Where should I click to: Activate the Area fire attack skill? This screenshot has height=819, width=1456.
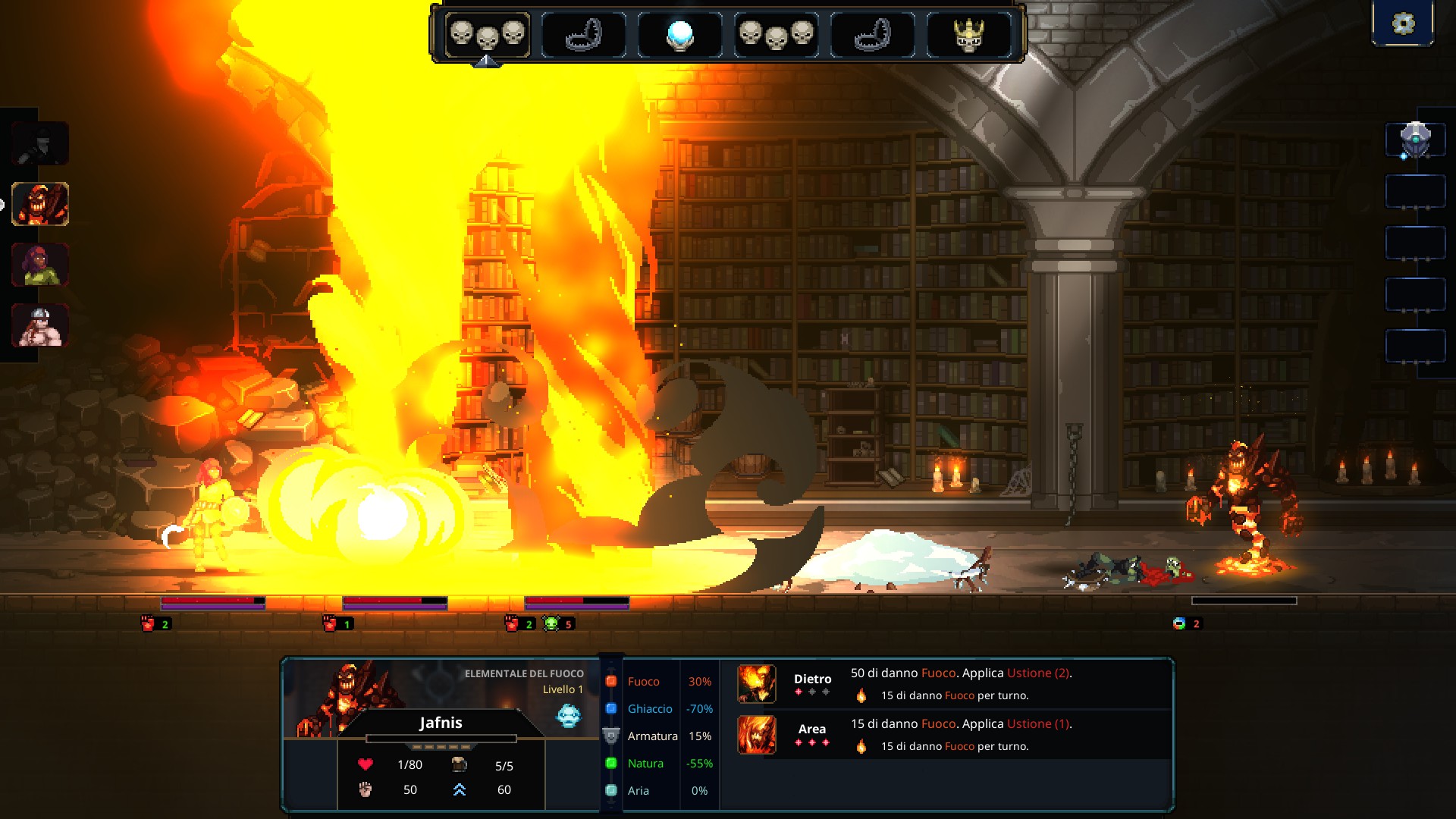757,735
